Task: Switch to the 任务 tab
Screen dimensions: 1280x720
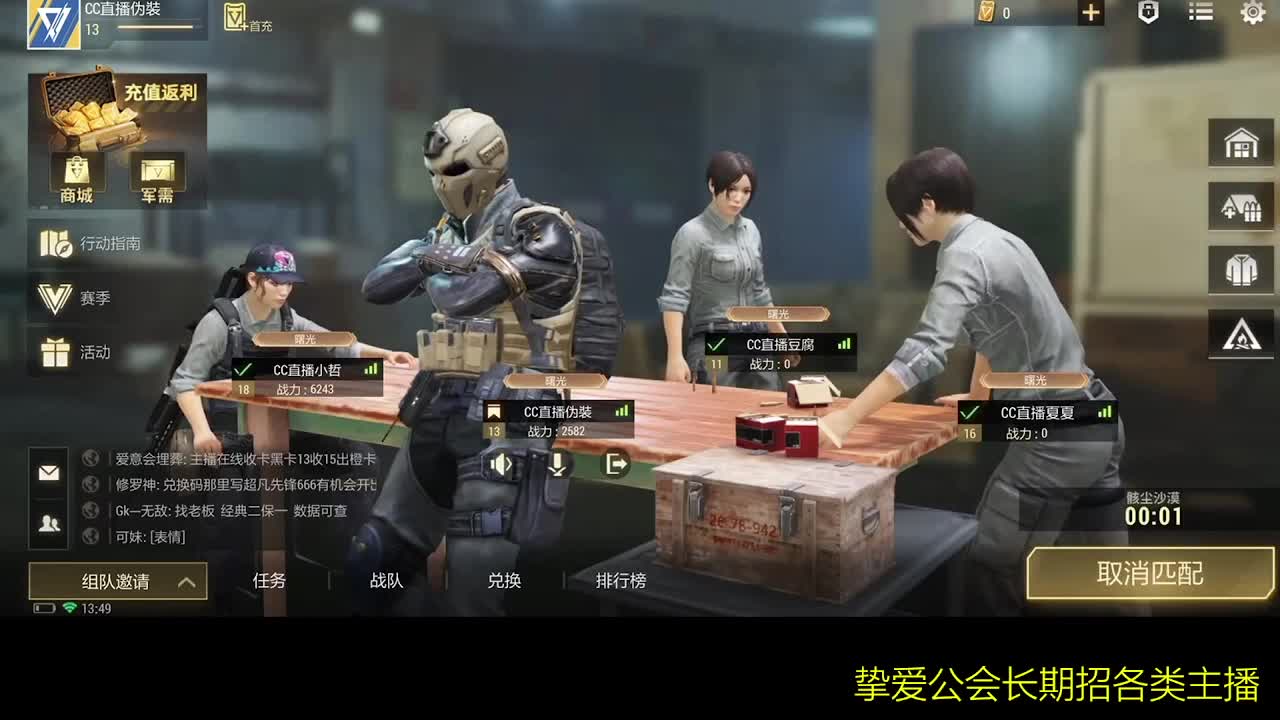Action: click(268, 580)
